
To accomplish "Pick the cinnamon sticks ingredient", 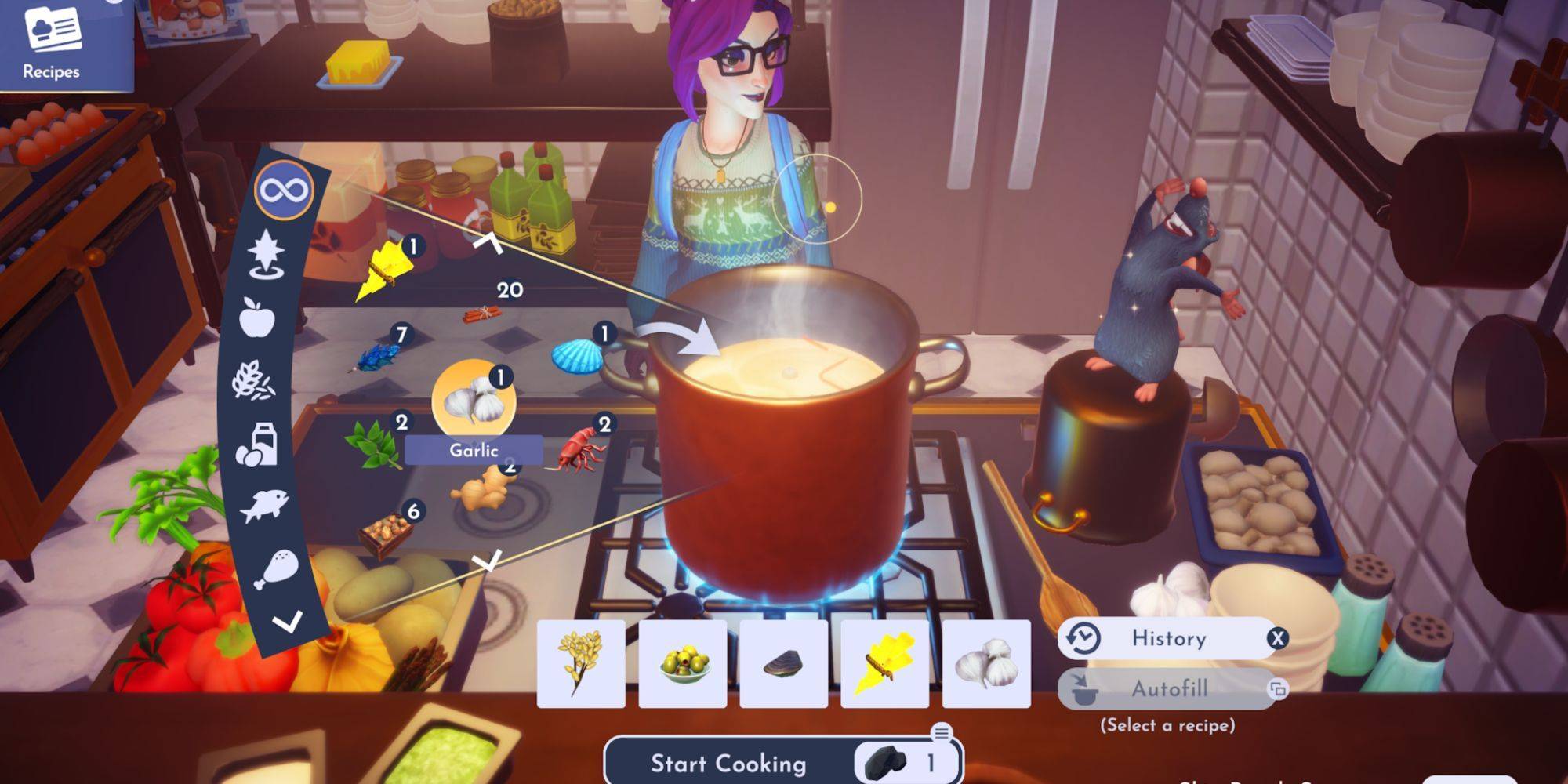I will coord(481,314).
